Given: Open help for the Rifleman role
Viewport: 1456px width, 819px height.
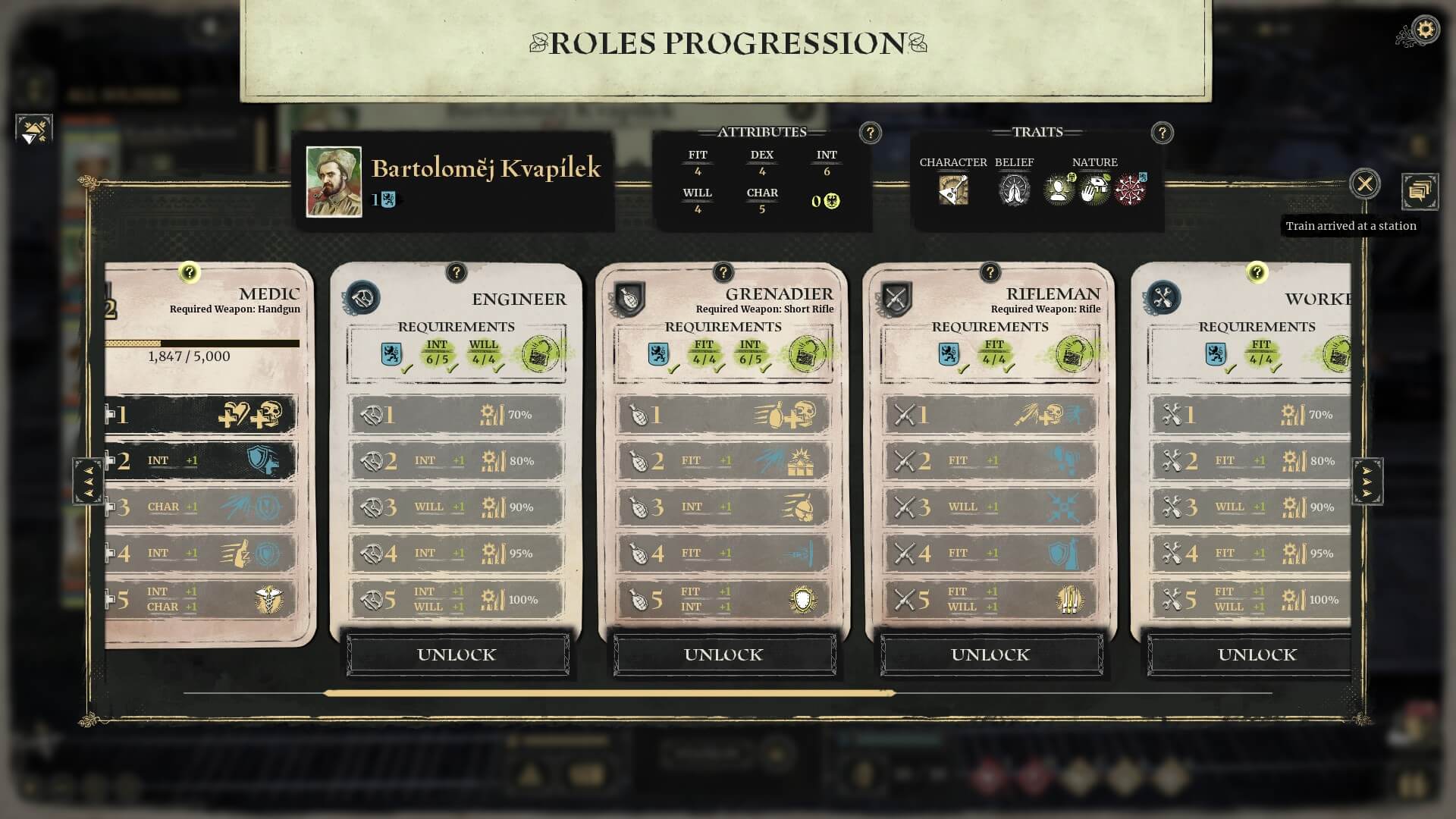Looking at the screenshot, I should pyautogui.click(x=990, y=272).
